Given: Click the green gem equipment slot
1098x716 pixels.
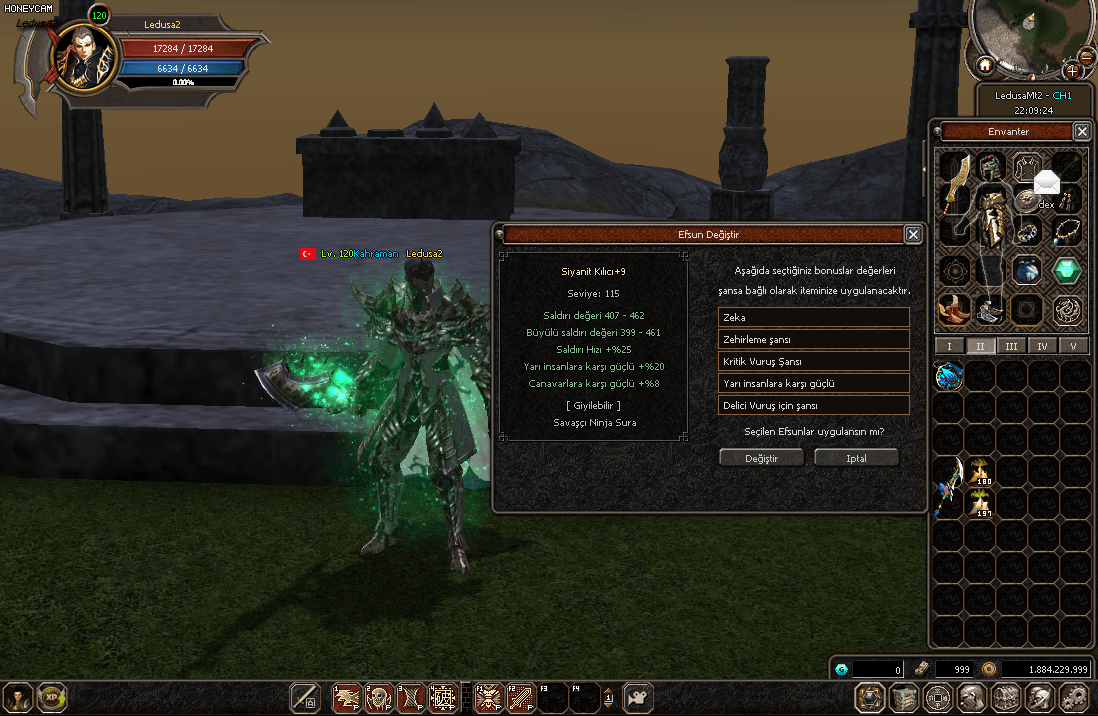Looking at the screenshot, I should [x=1067, y=270].
